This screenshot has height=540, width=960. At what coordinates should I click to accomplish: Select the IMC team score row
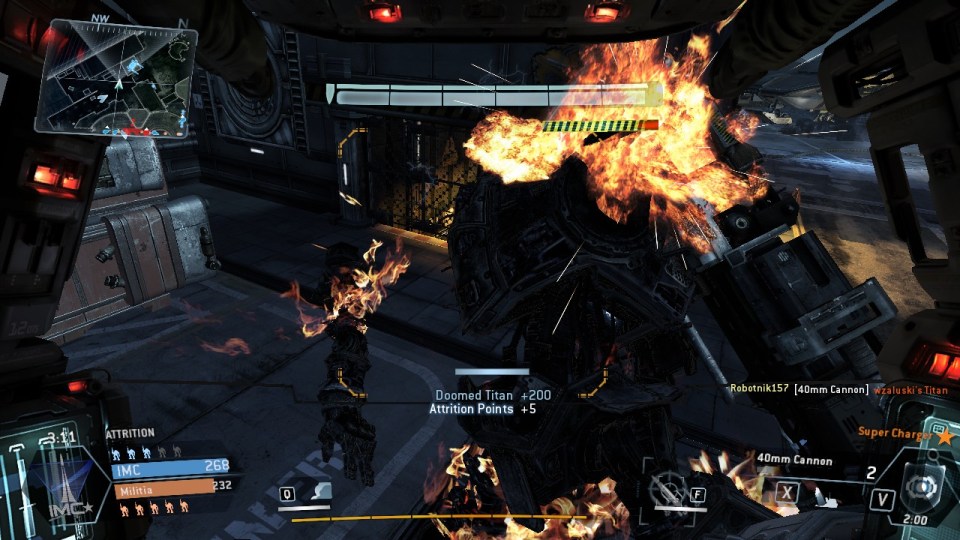pos(170,466)
